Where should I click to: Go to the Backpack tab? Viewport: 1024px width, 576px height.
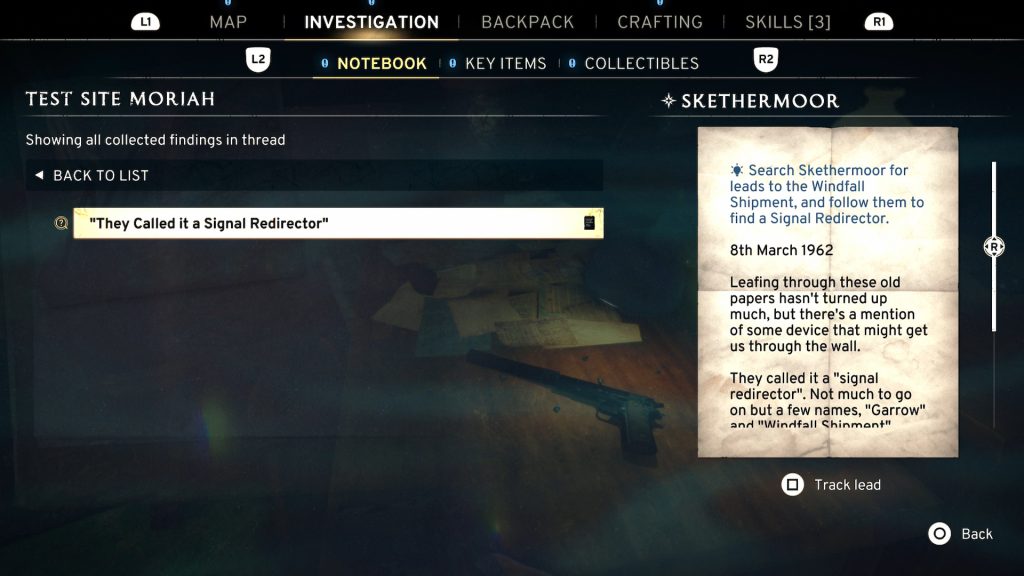527,22
